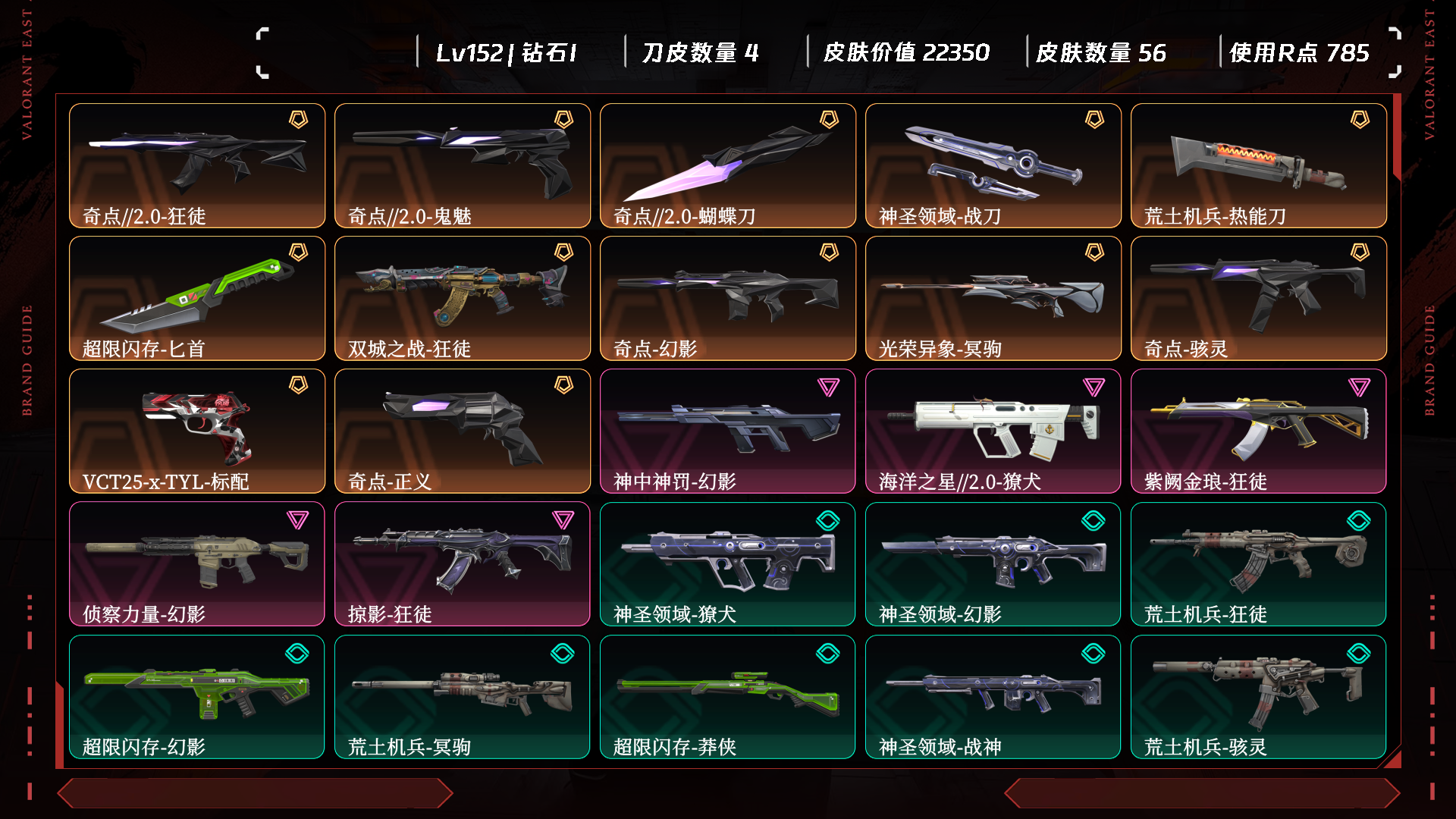Click the 荒土机兵-骇灵 skin card

click(x=1259, y=696)
